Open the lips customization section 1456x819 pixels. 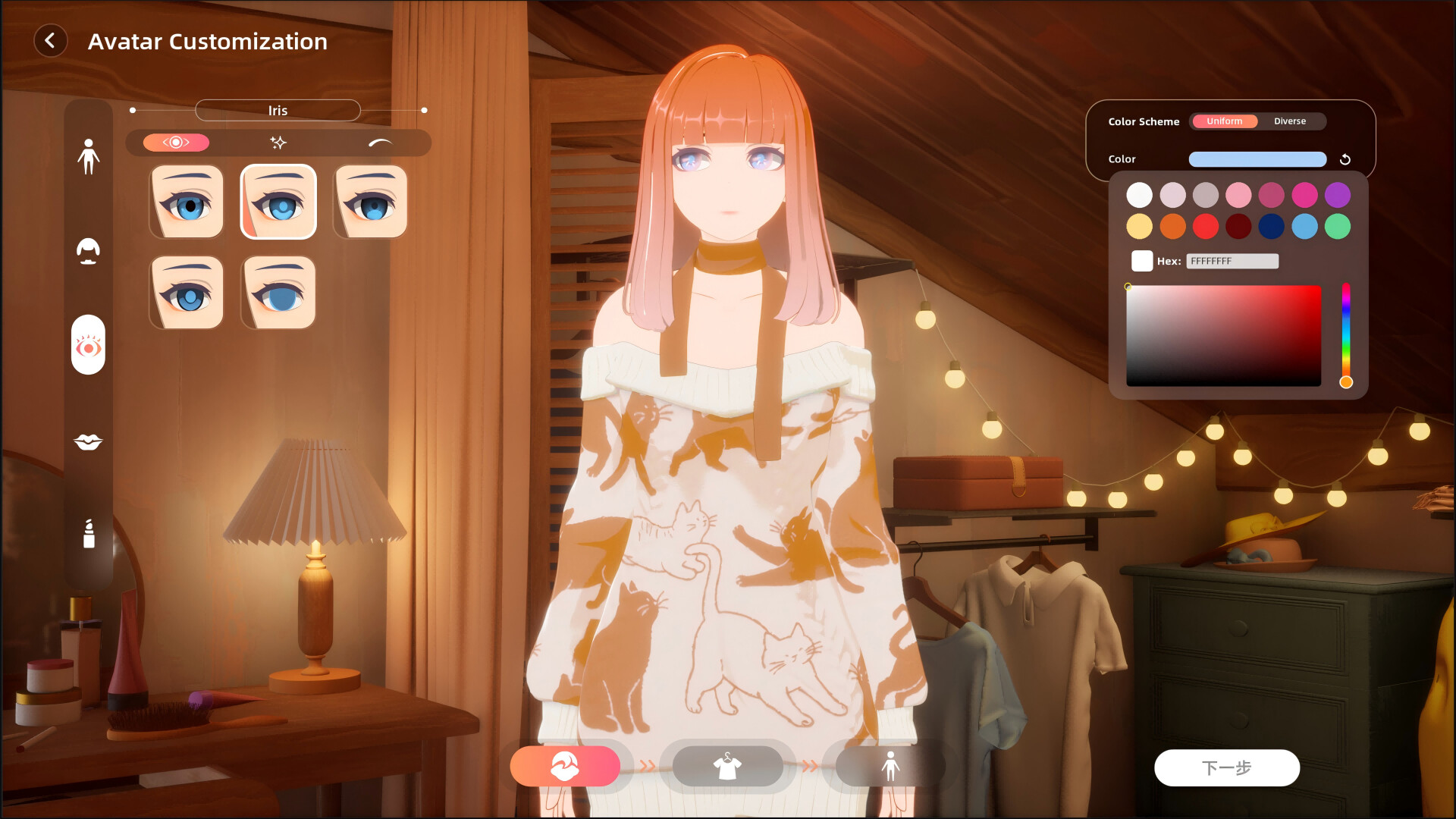(x=89, y=441)
